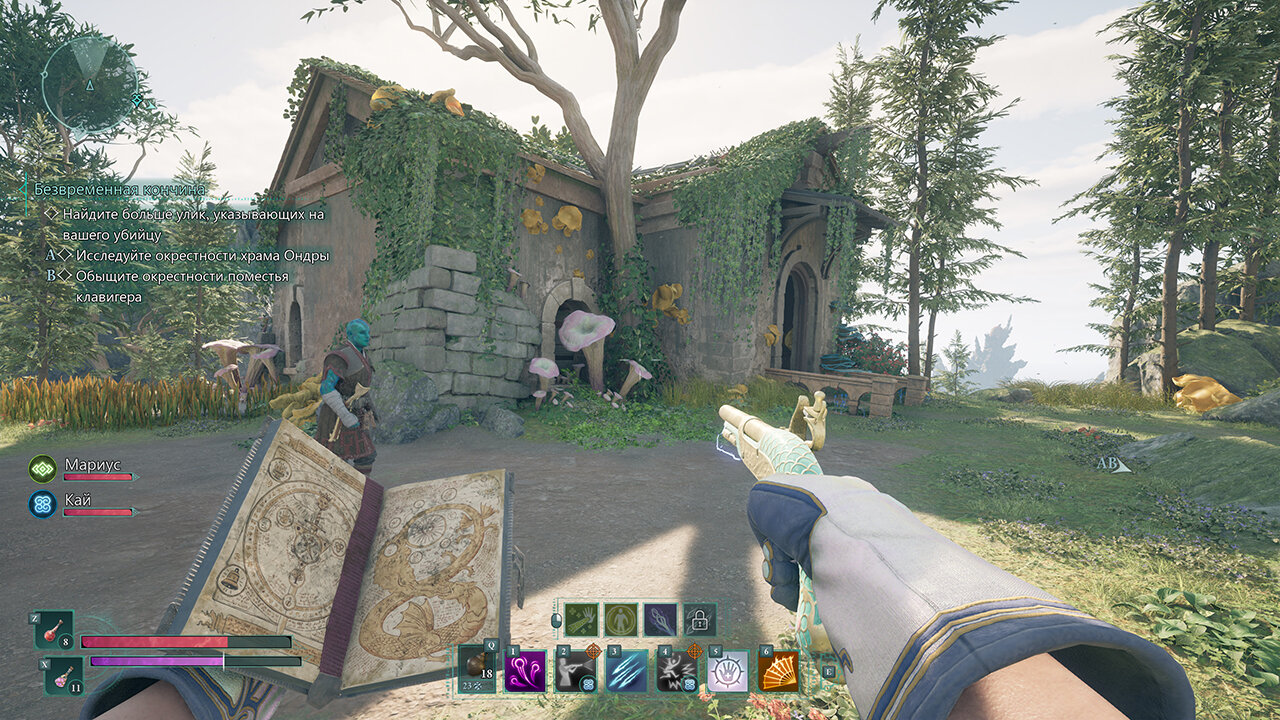This screenshot has height=720, width=1280.
Task: Select the purple energy bolt grimoire spell
Action: tap(660, 619)
